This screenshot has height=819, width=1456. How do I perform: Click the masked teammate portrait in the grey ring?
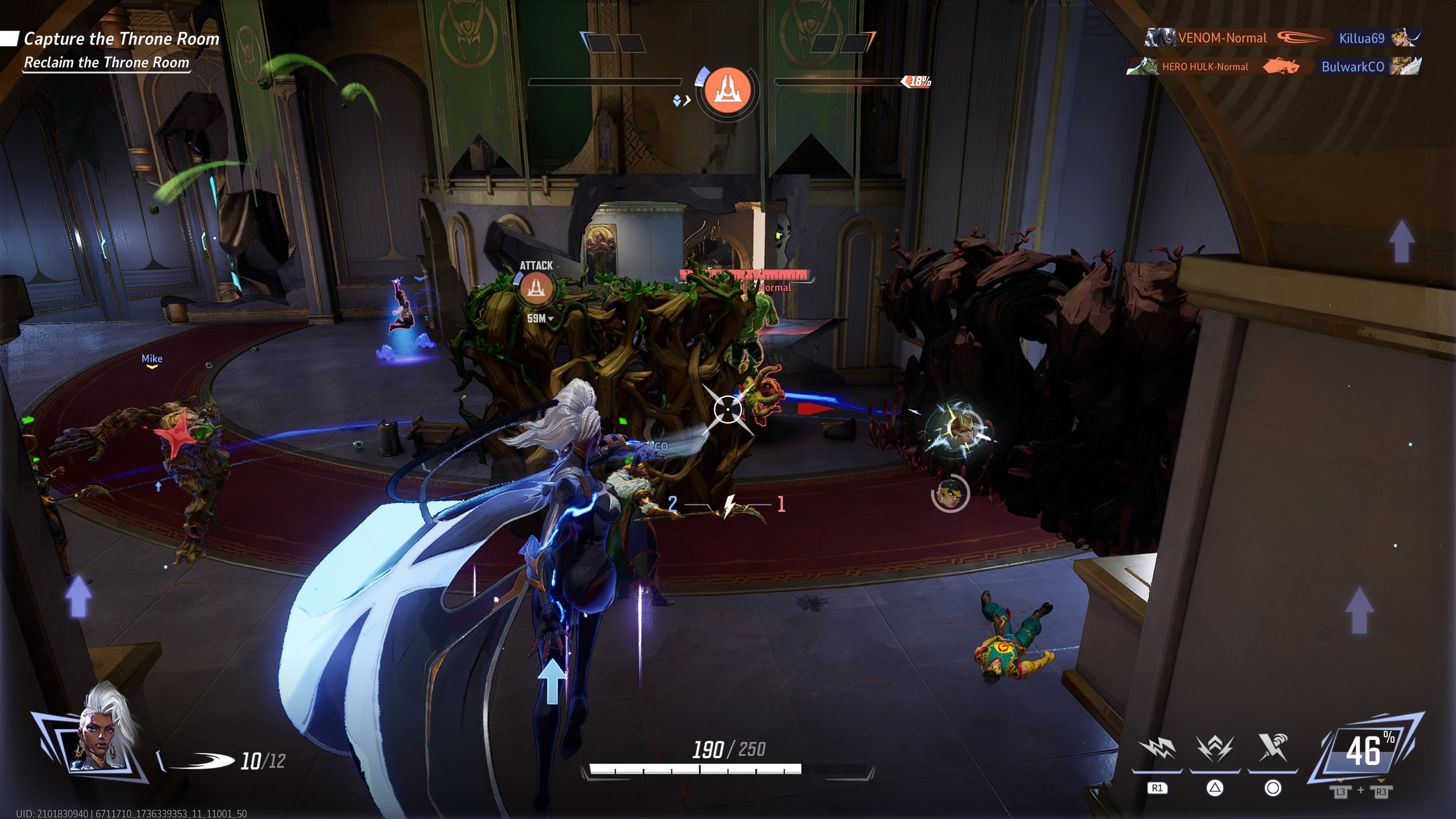(x=950, y=493)
